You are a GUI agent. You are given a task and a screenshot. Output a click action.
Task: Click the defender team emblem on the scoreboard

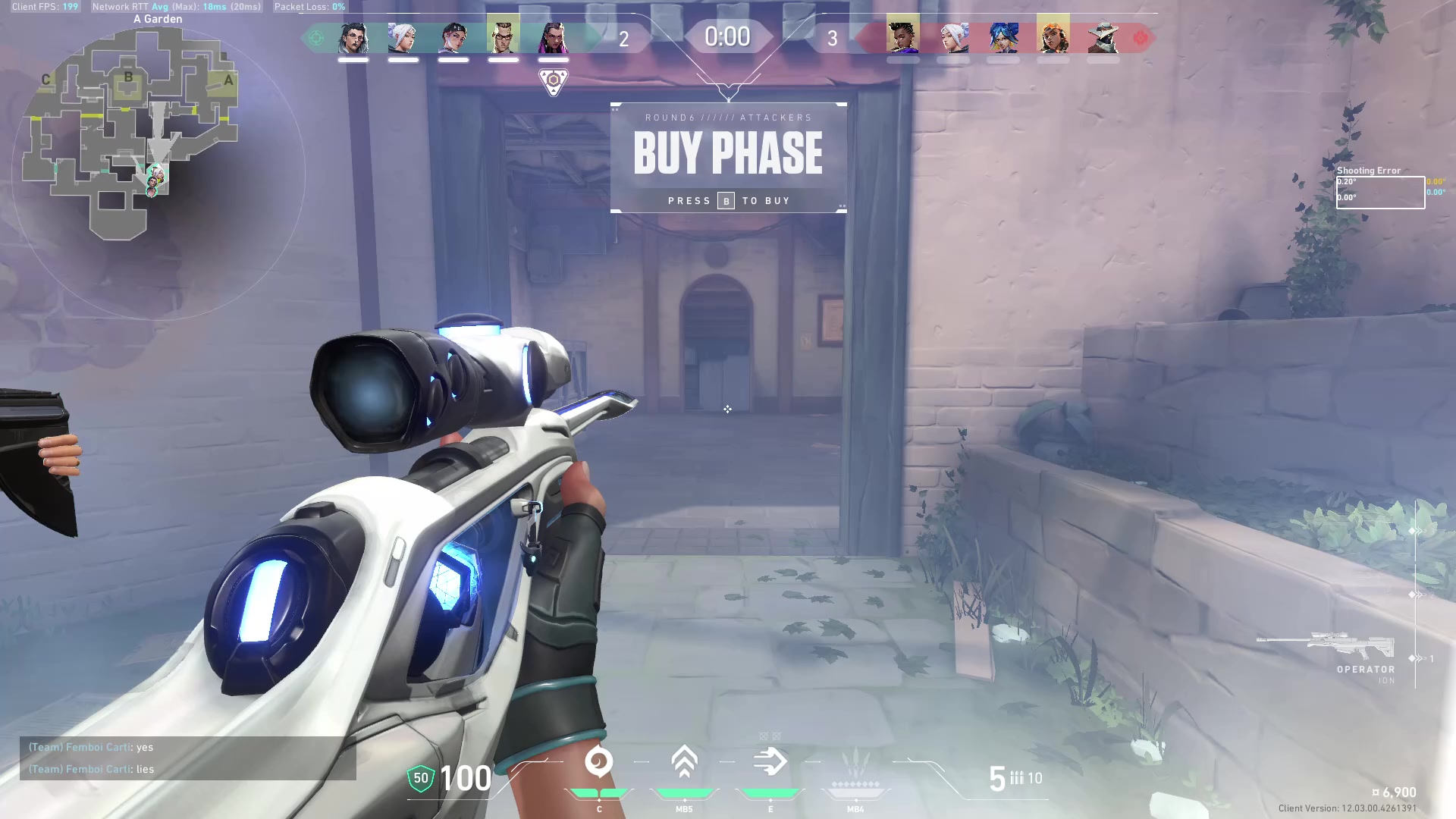coord(1140,38)
